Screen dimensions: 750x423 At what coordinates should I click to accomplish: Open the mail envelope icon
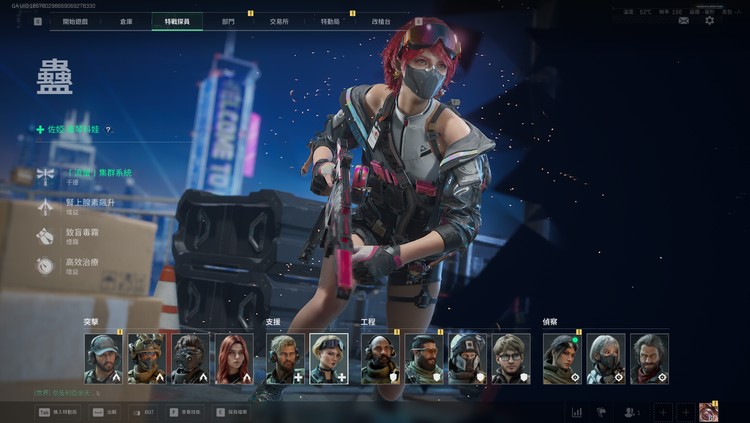coord(683,20)
